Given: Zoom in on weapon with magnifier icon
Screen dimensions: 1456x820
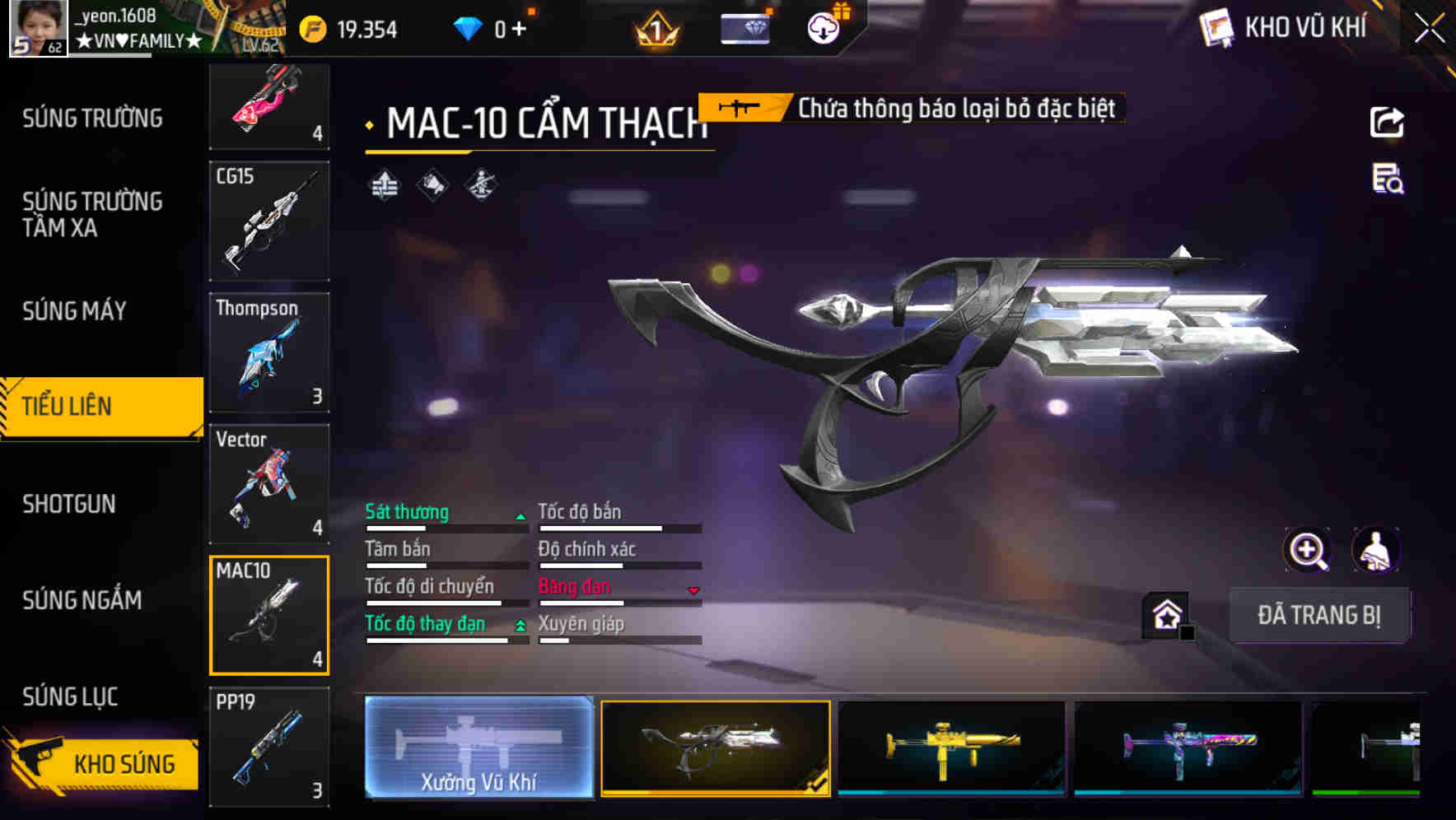Looking at the screenshot, I should click(1307, 550).
